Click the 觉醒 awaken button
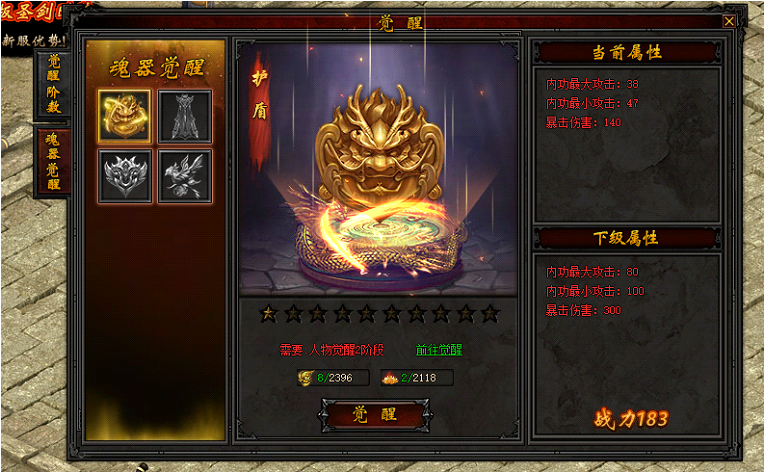Image resolution: width=764 pixels, height=473 pixels. click(375, 415)
